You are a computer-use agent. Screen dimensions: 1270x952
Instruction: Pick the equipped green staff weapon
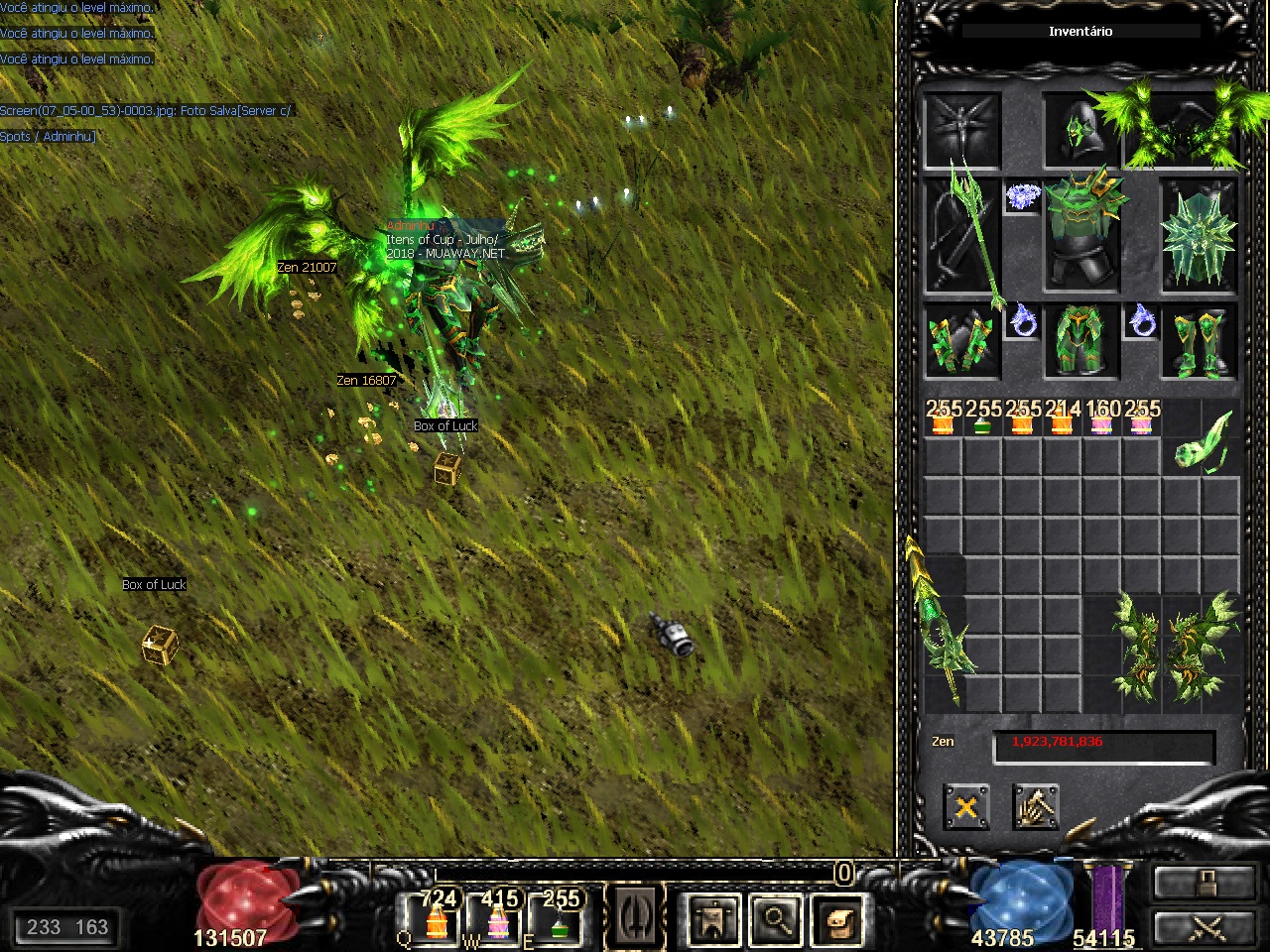click(962, 236)
